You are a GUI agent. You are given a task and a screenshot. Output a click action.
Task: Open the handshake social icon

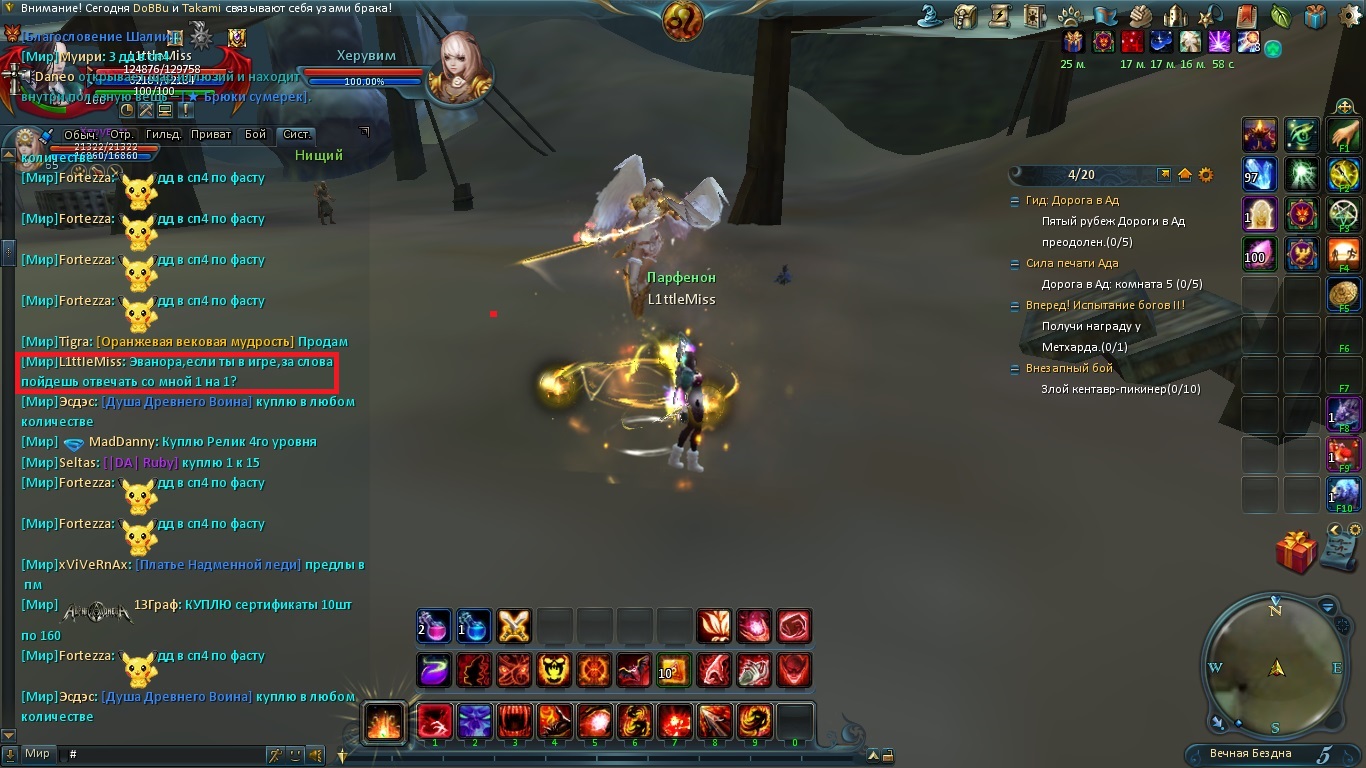(1140, 16)
